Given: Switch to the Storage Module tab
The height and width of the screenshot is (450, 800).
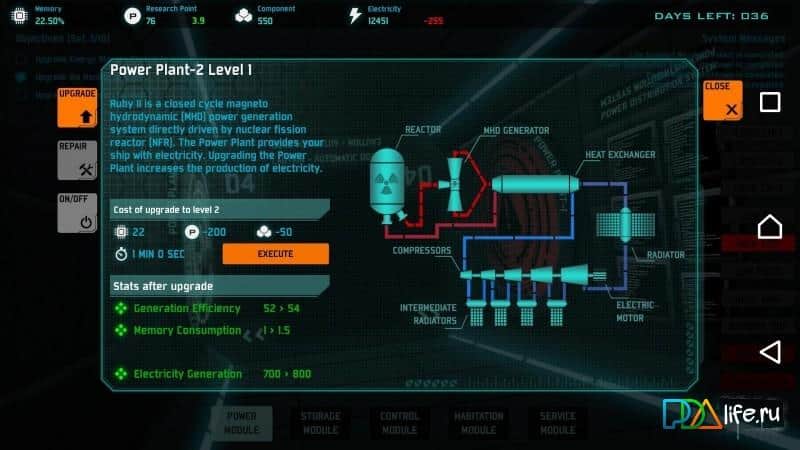Looking at the screenshot, I should pos(320,422).
